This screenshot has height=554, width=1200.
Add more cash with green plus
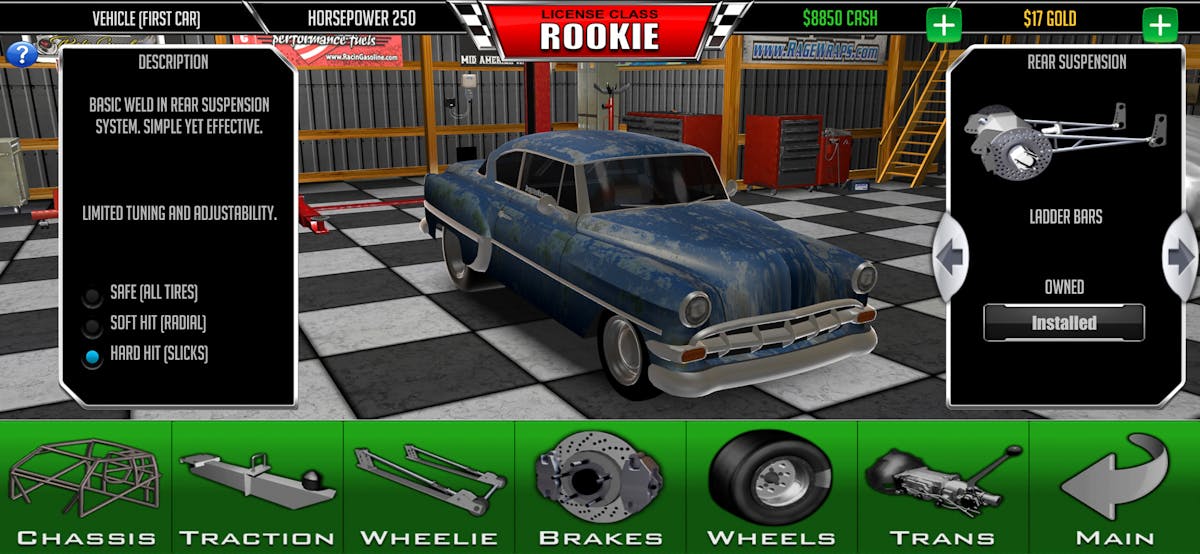coord(943,25)
